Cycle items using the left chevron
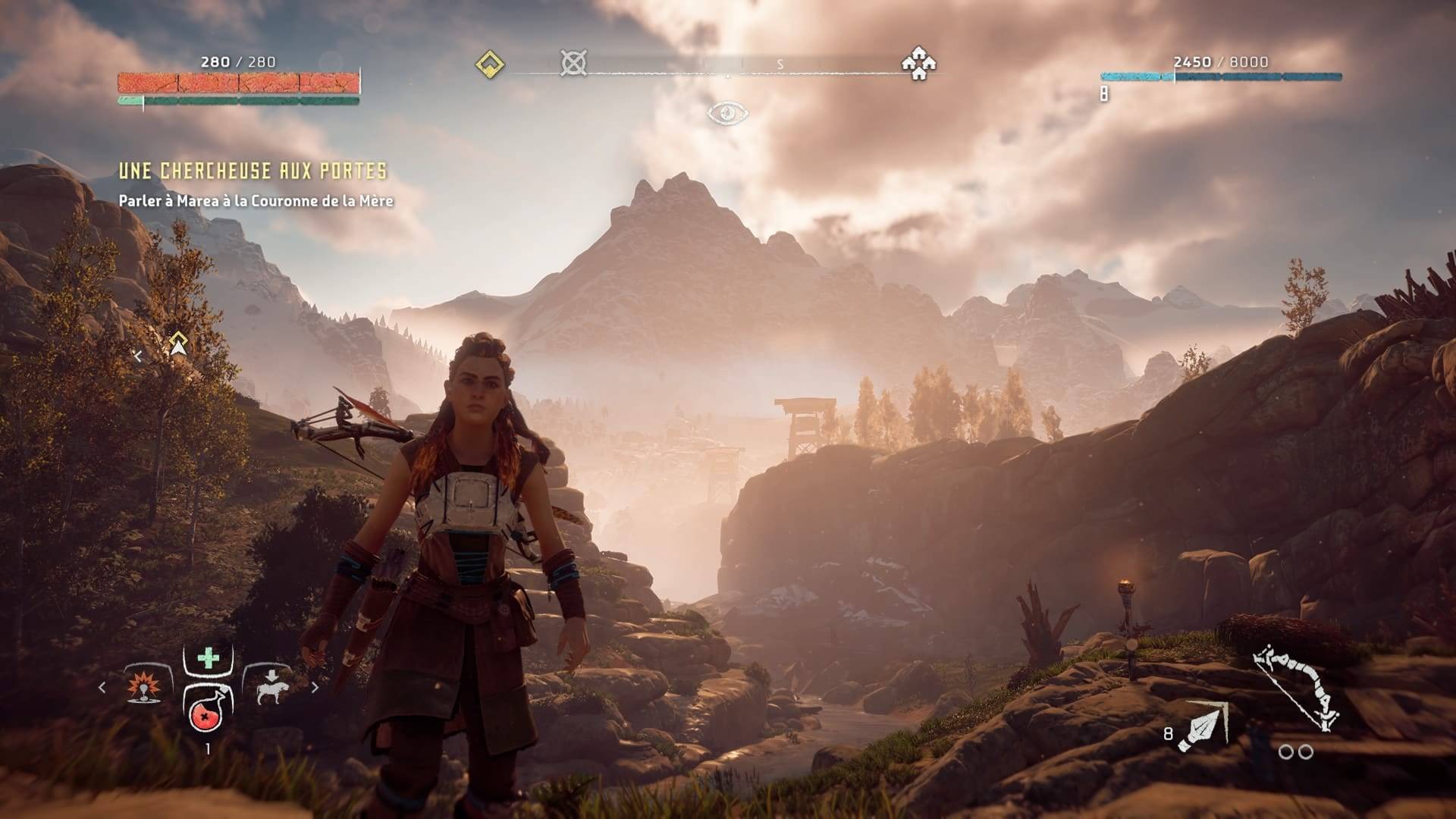Viewport: 1456px width, 819px height. (x=101, y=689)
